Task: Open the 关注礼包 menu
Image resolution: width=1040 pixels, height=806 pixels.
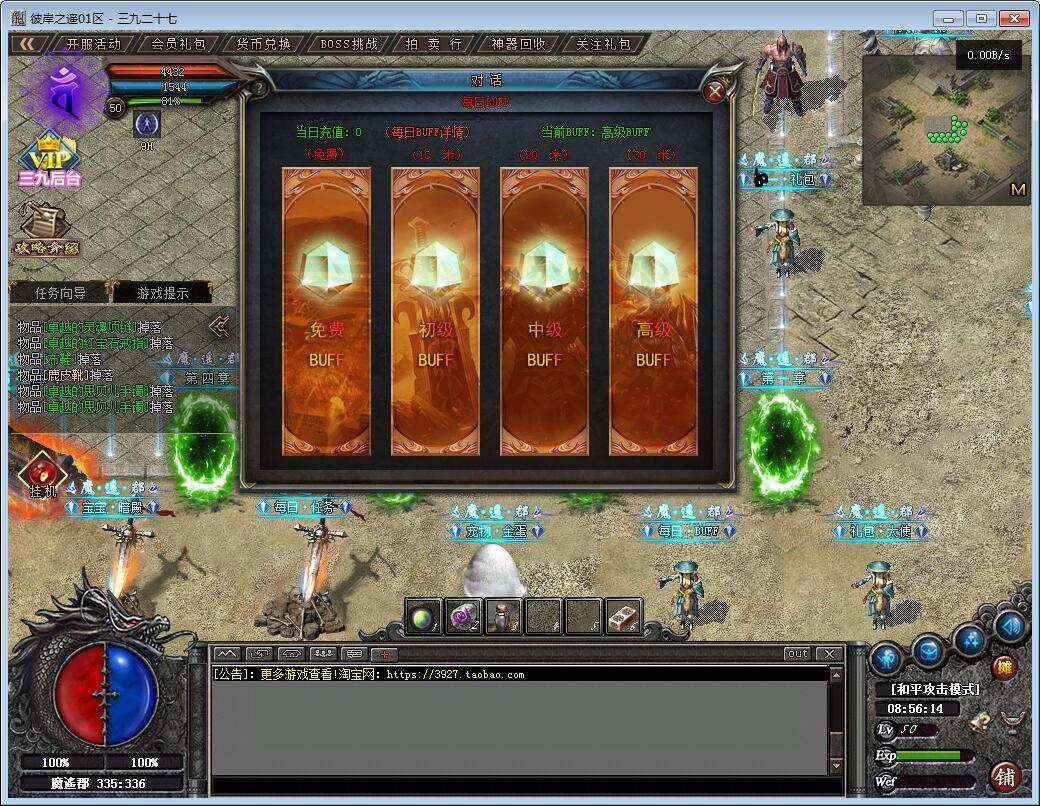Action: pyautogui.click(x=604, y=44)
